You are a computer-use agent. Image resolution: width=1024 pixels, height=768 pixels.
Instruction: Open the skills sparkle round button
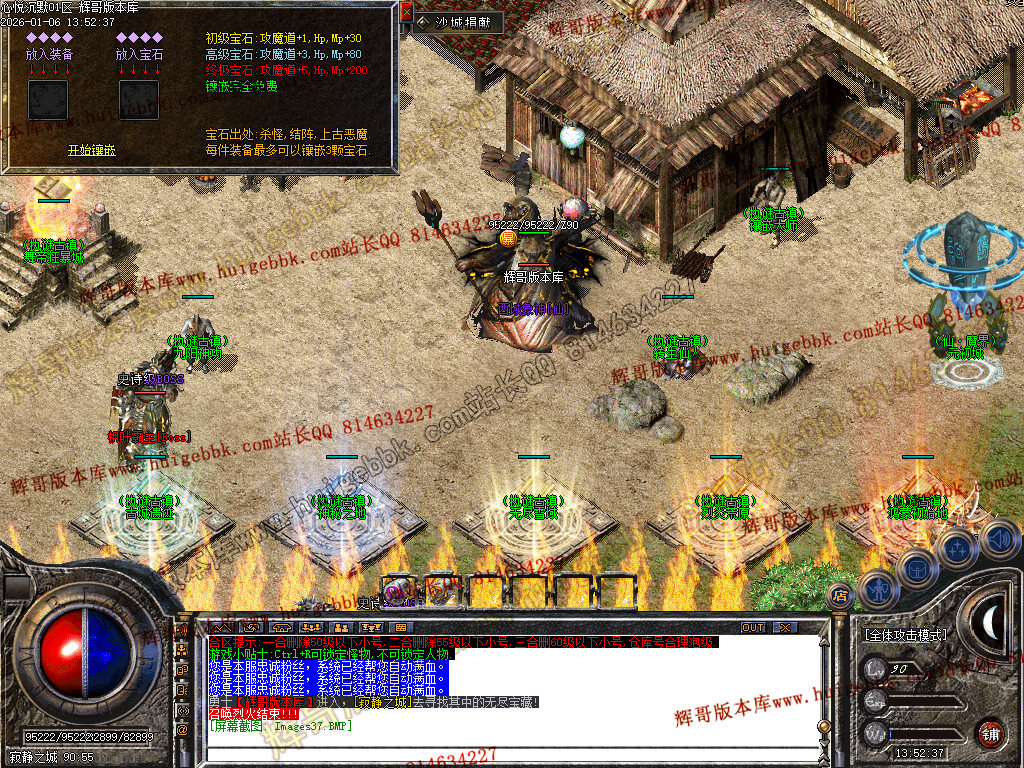[x=957, y=549]
